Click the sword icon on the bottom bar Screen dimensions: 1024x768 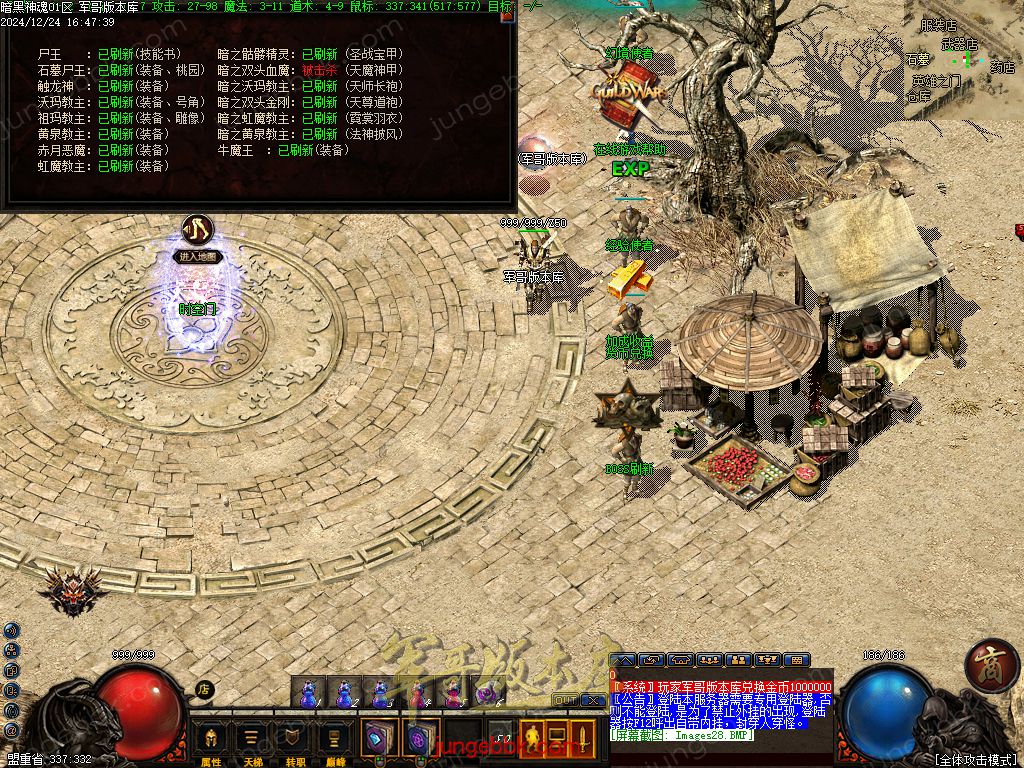pyautogui.click(x=582, y=739)
